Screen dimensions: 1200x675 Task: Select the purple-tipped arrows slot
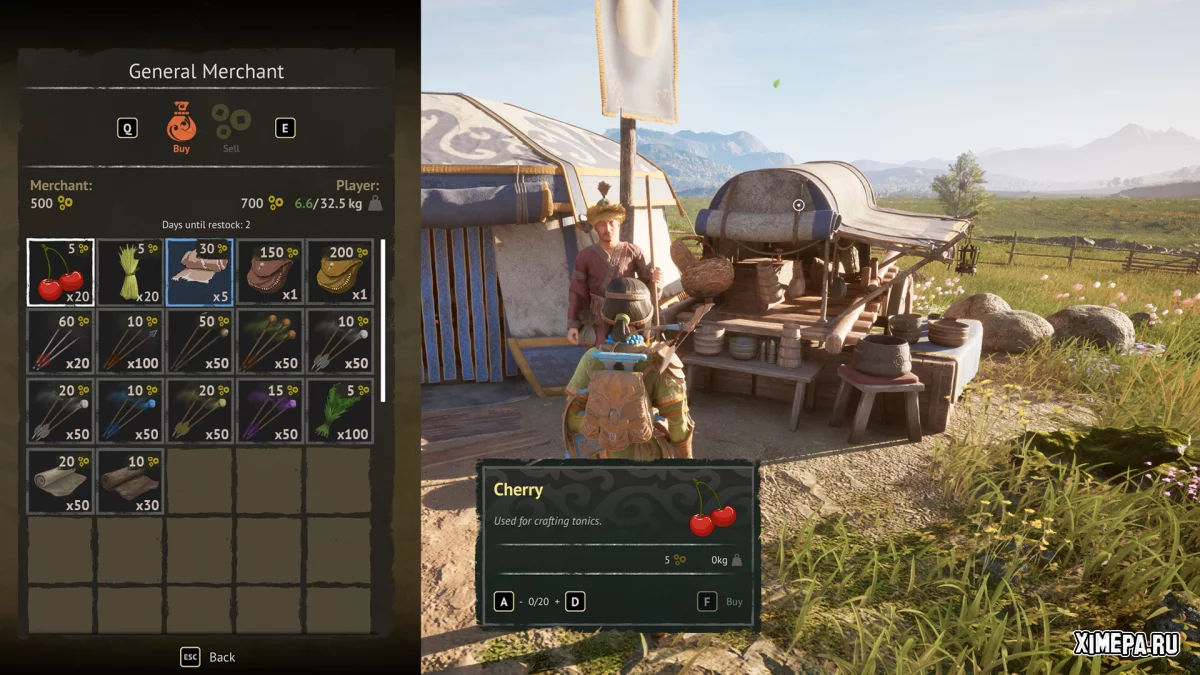tap(270, 412)
